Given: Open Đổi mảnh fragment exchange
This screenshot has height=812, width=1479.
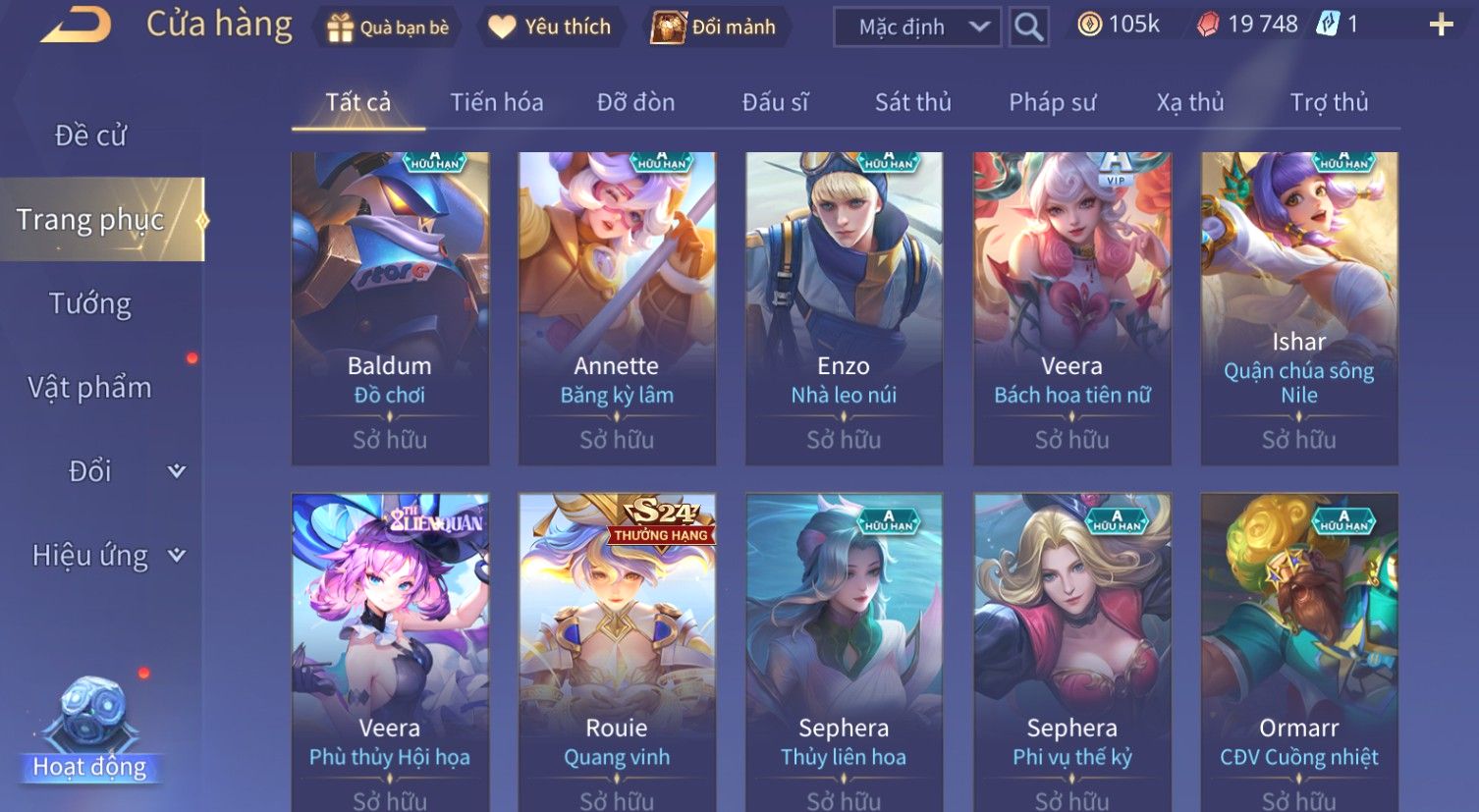Looking at the screenshot, I should pyautogui.click(x=715, y=27).
